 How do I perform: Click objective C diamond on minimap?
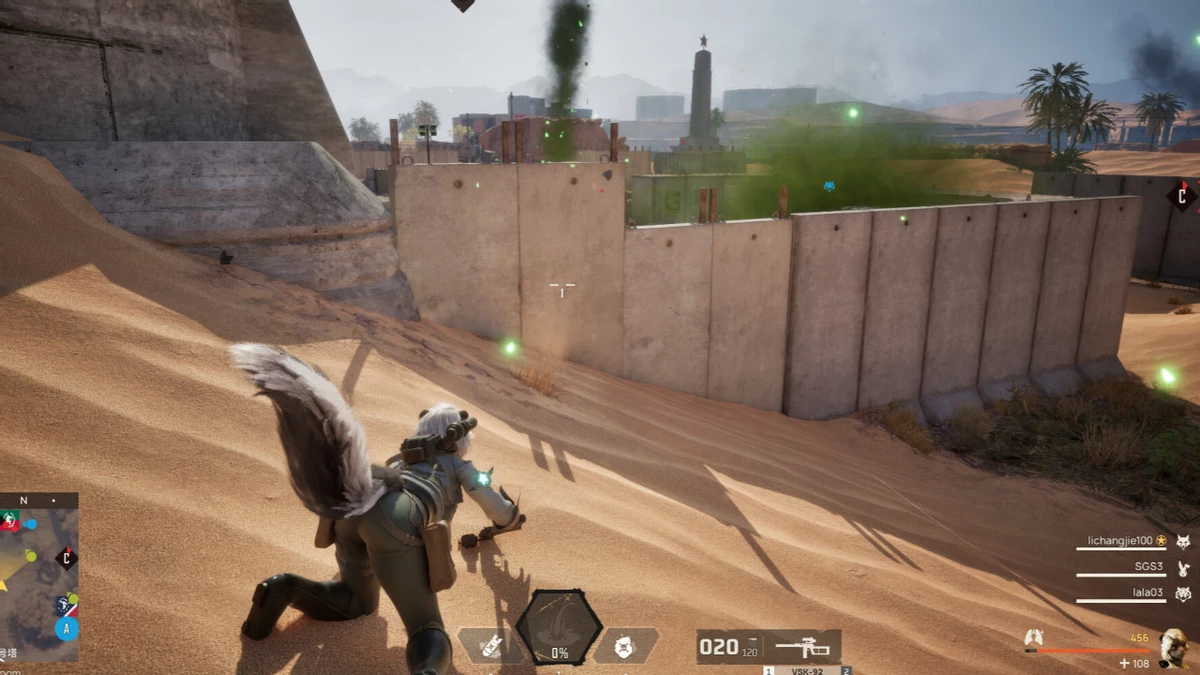pyautogui.click(x=66, y=558)
